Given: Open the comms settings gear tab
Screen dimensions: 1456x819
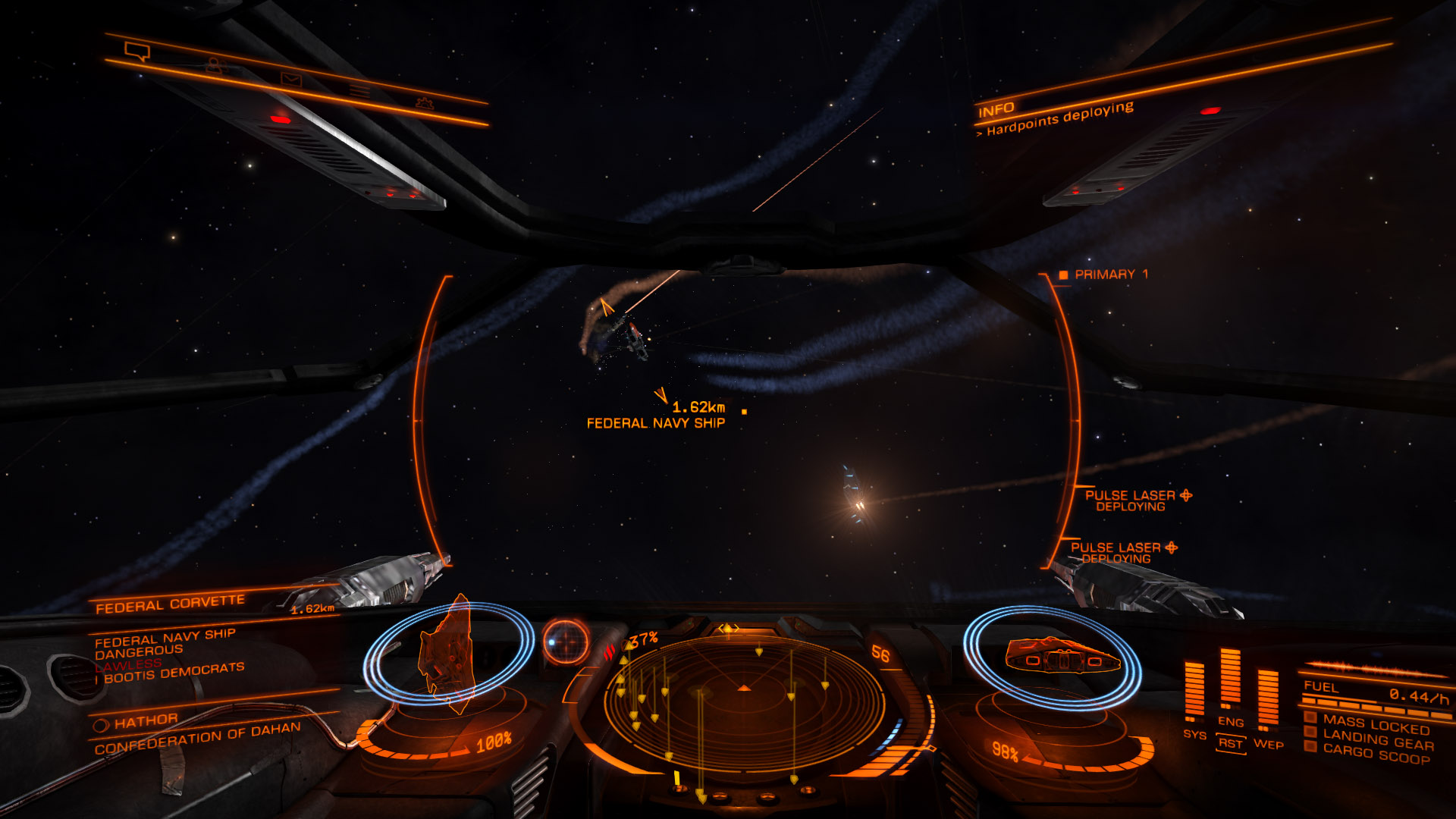Looking at the screenshot, I should 424,102.
